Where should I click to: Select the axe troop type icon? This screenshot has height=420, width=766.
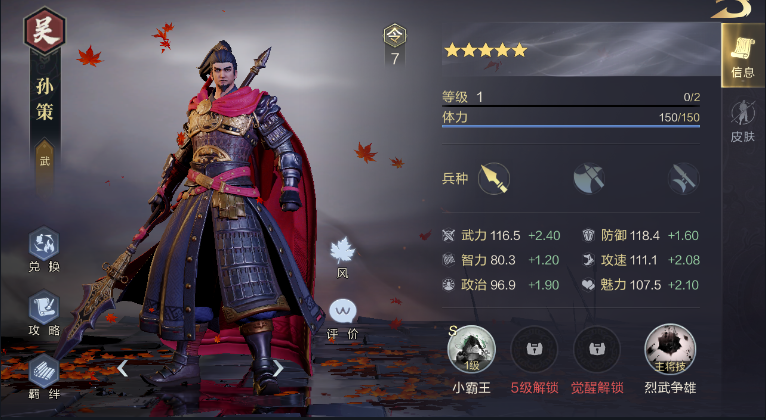(x=589, y=178)
